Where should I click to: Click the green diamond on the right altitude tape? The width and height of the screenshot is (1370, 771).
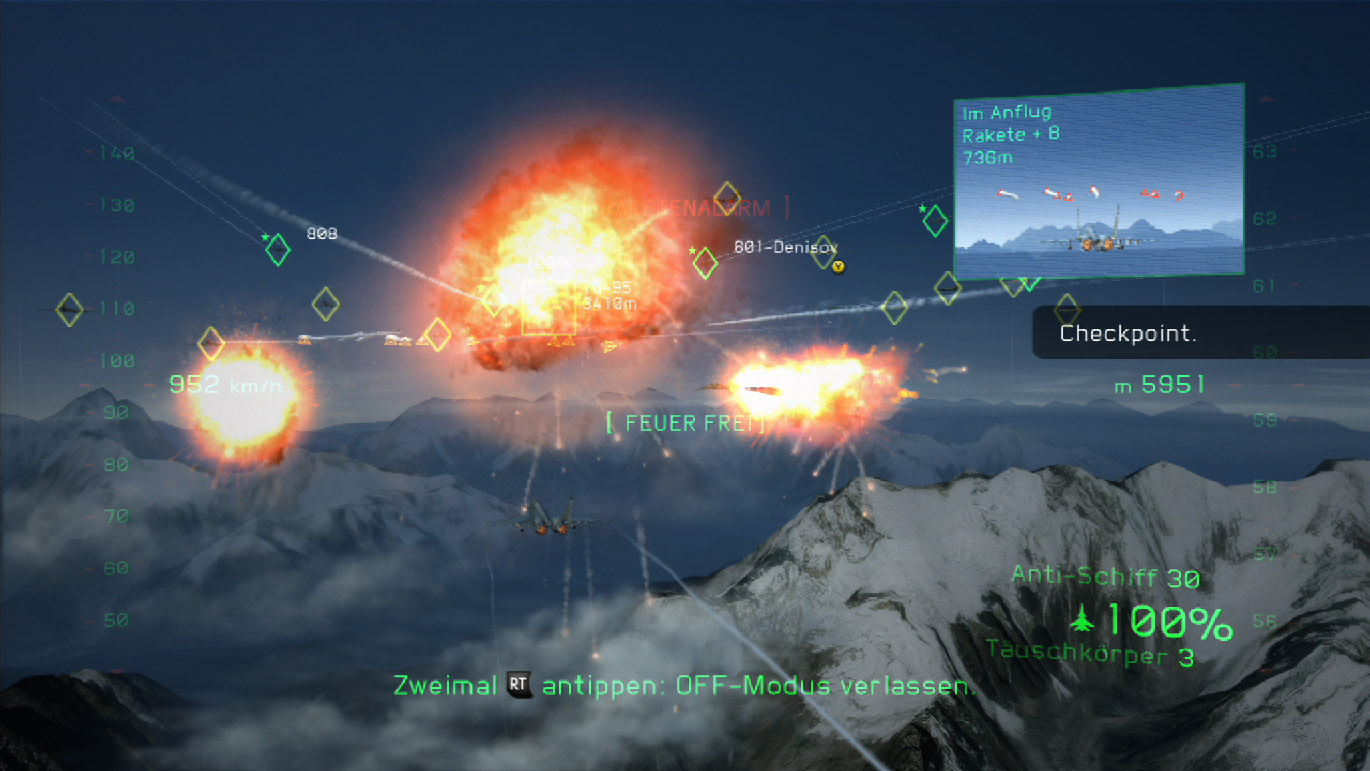click(935, 220)
